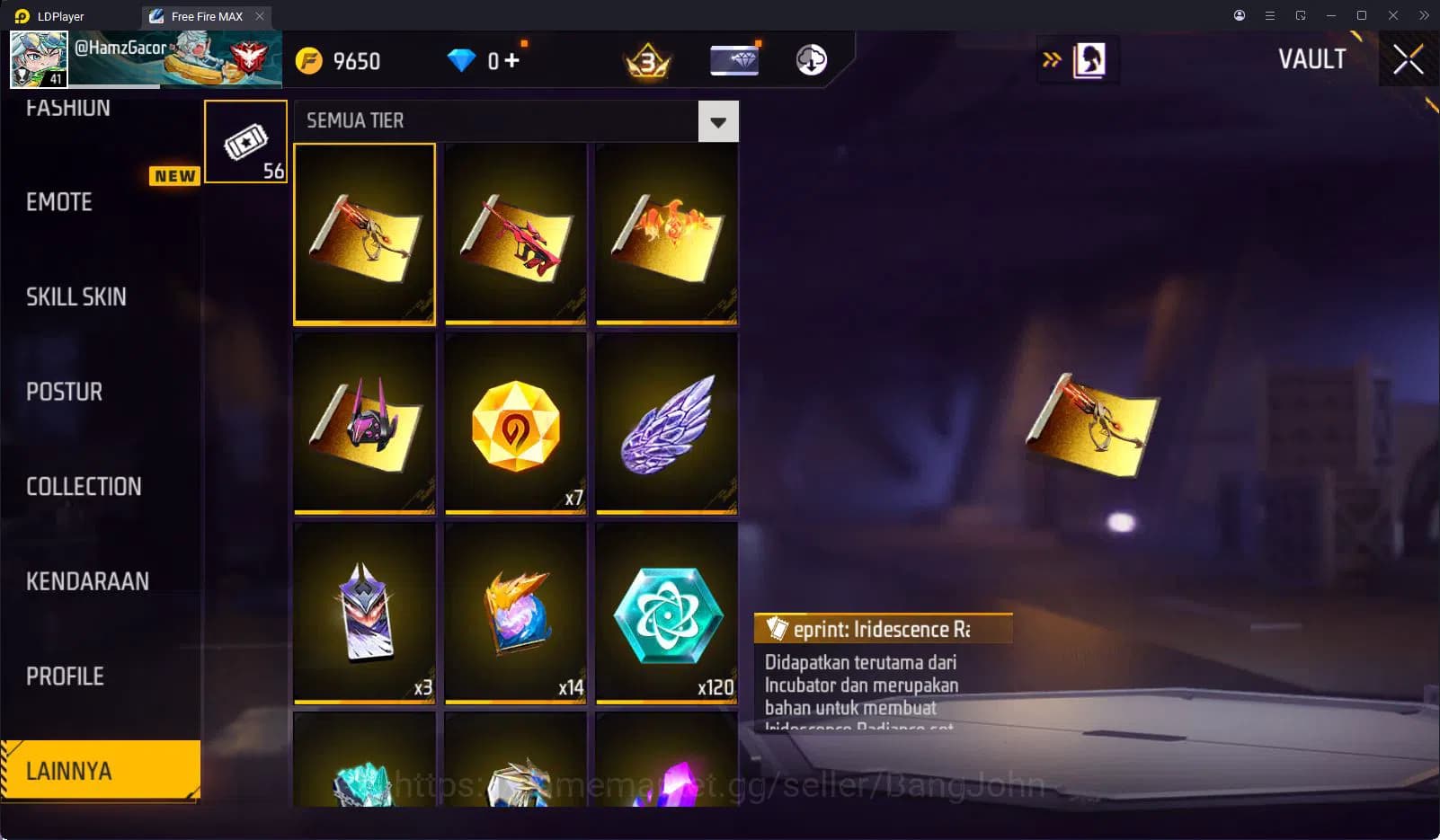Screen dimensions: 1440x840
Task: Select the membership card icon
Action: [x=733, y=60]
